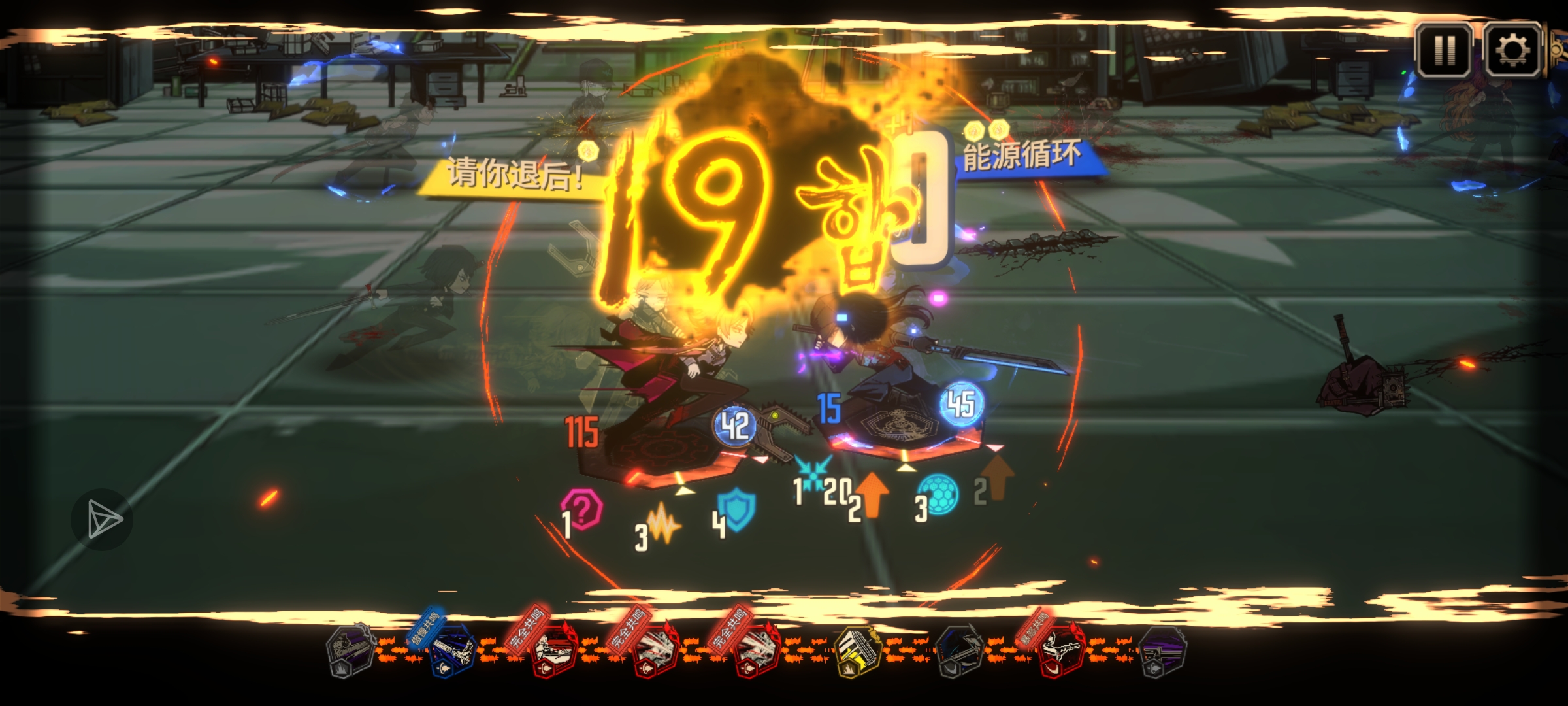Check the cyan hexagon sphere status icon
1568x706 pixels.
[x=939, y=494]
